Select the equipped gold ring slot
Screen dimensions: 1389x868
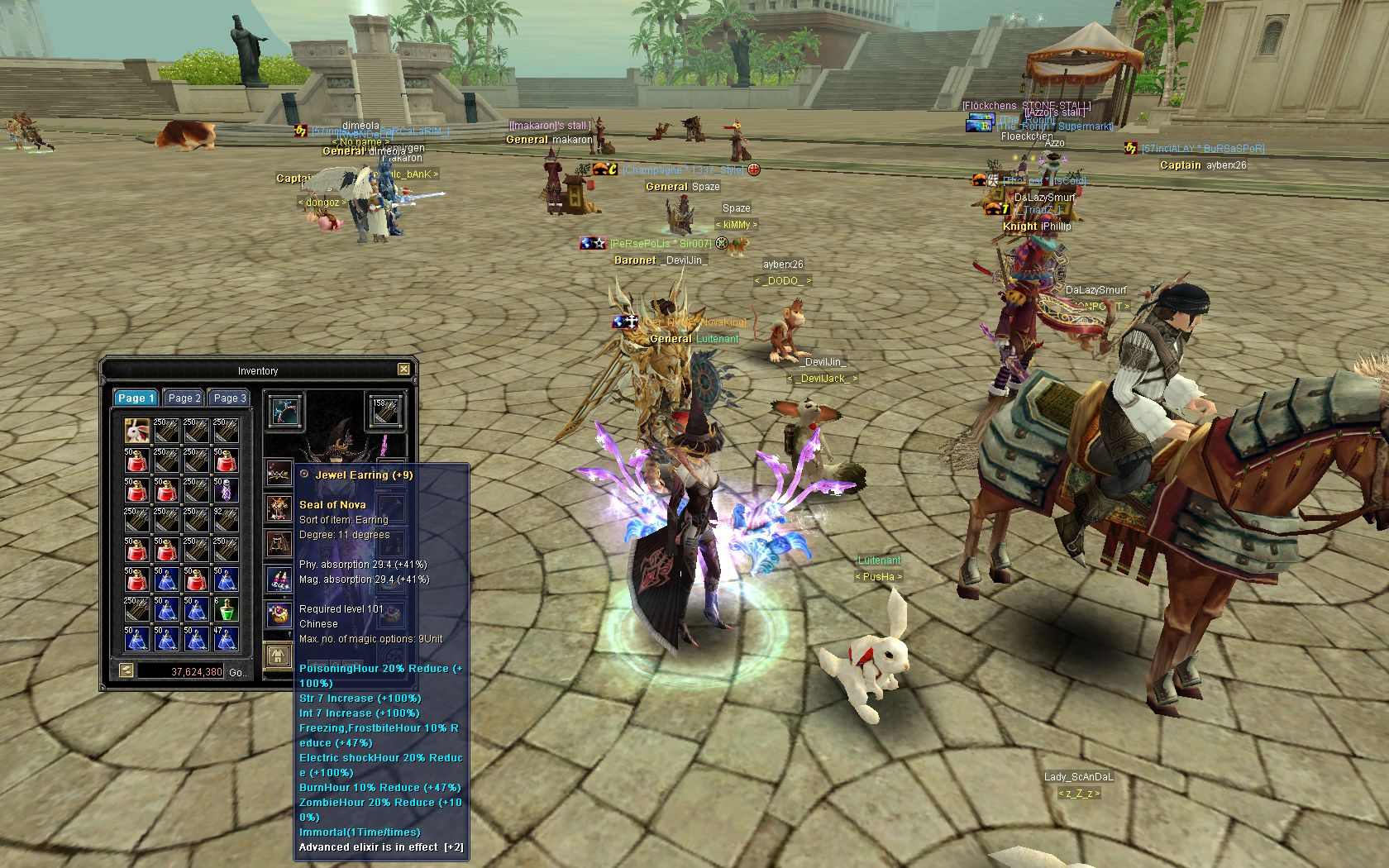pos(279,614)
